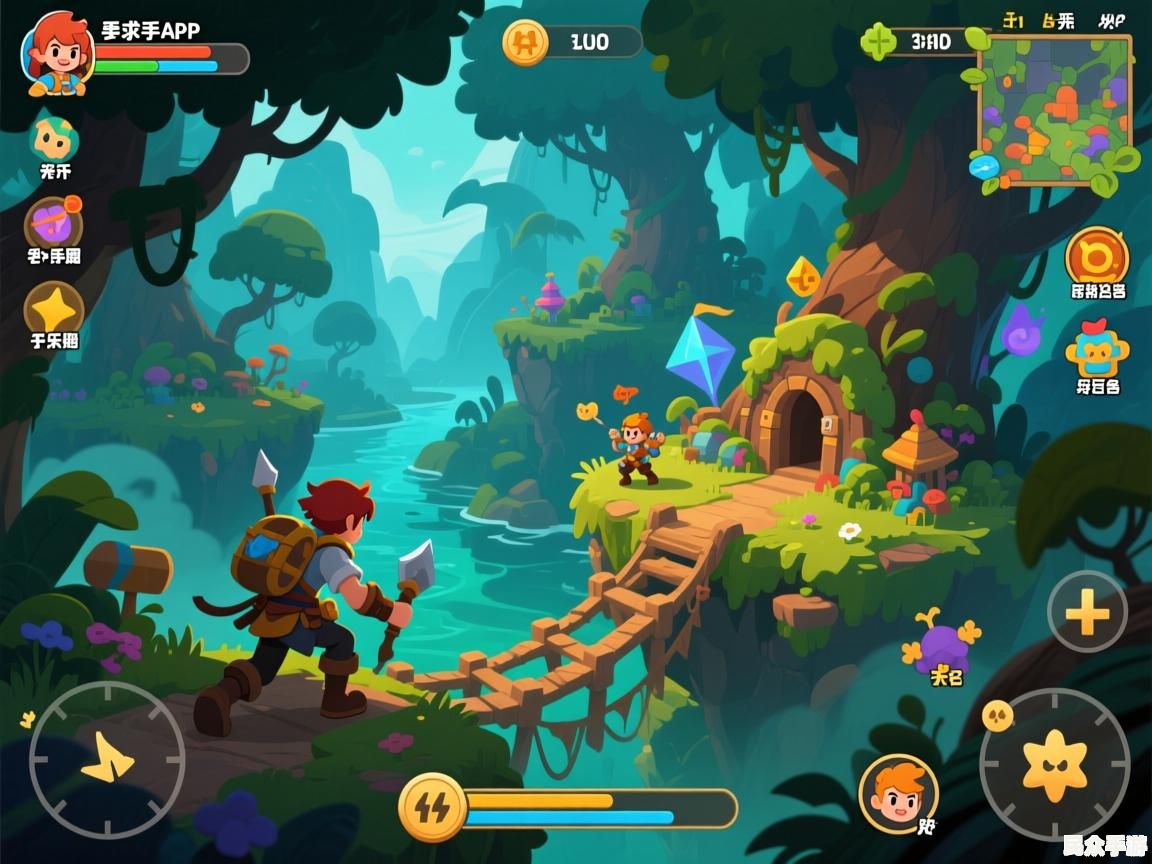Image resolution: width=1152 pixels, height=864 pixels.
Task: Select the orange-haired companion portrait button
Action: (898, 793)
